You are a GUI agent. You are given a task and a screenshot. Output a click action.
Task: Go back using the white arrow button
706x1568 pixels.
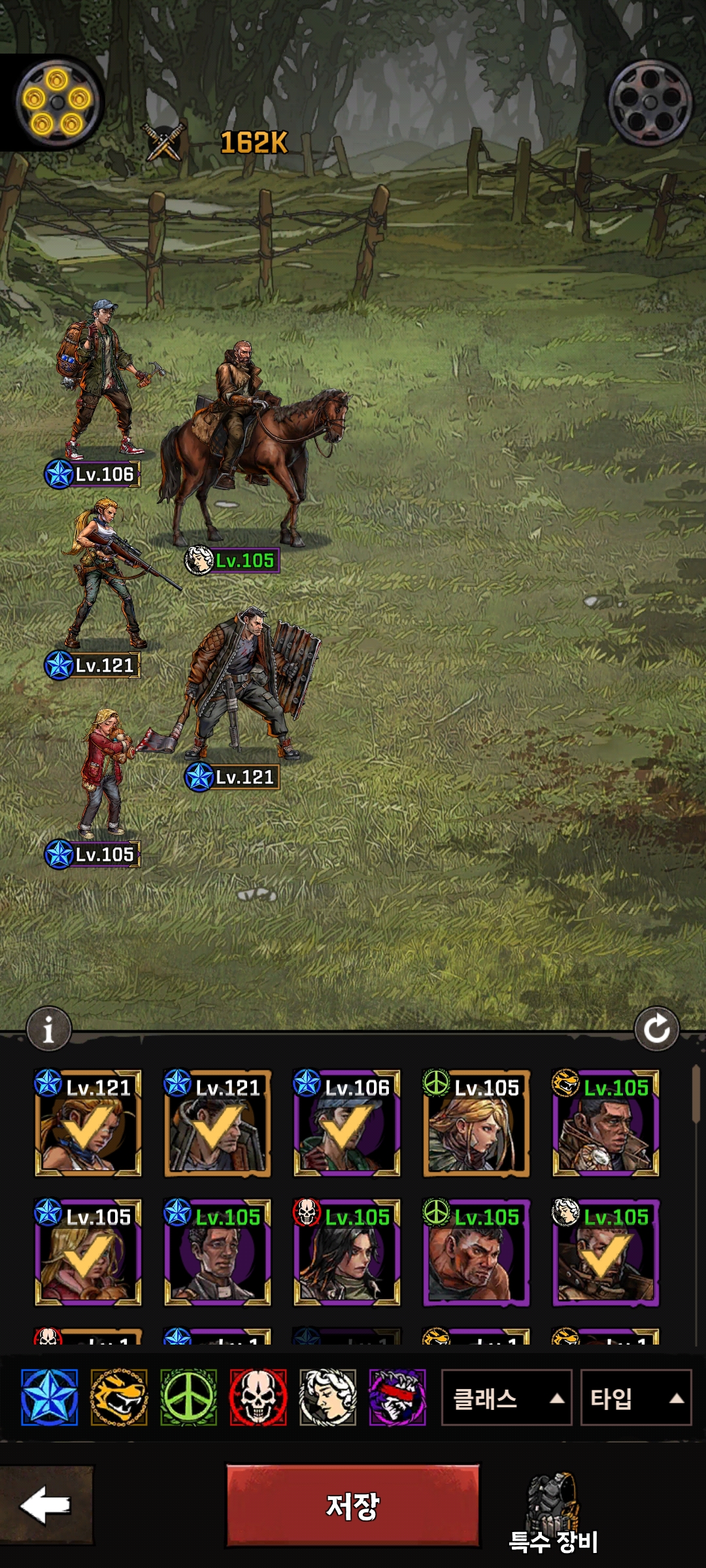[x=46, y=1505]
